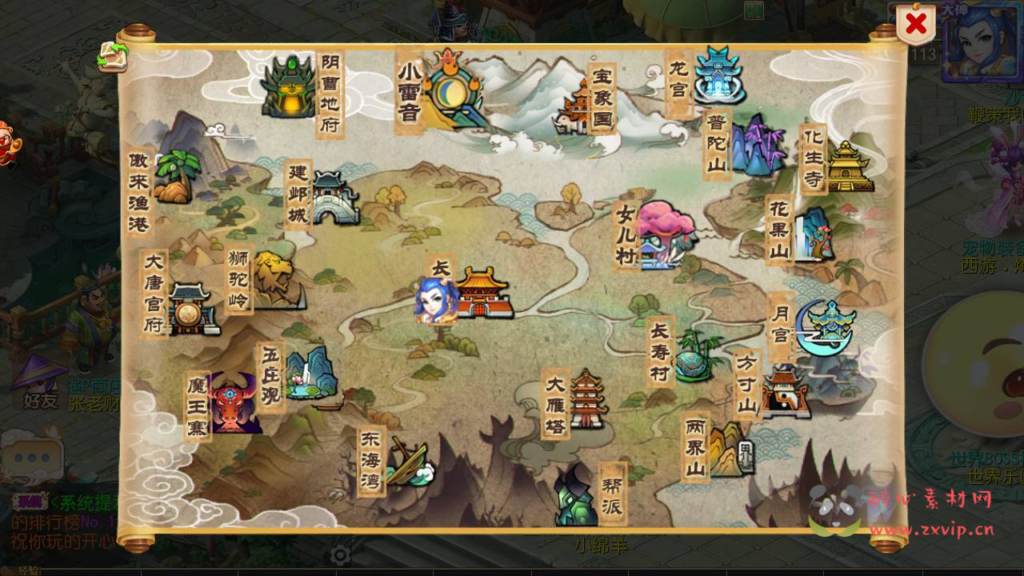Travel to 化生寺 temple
Image resolution: width=1024 pixels, height=576 pixels.
point(849,165)
